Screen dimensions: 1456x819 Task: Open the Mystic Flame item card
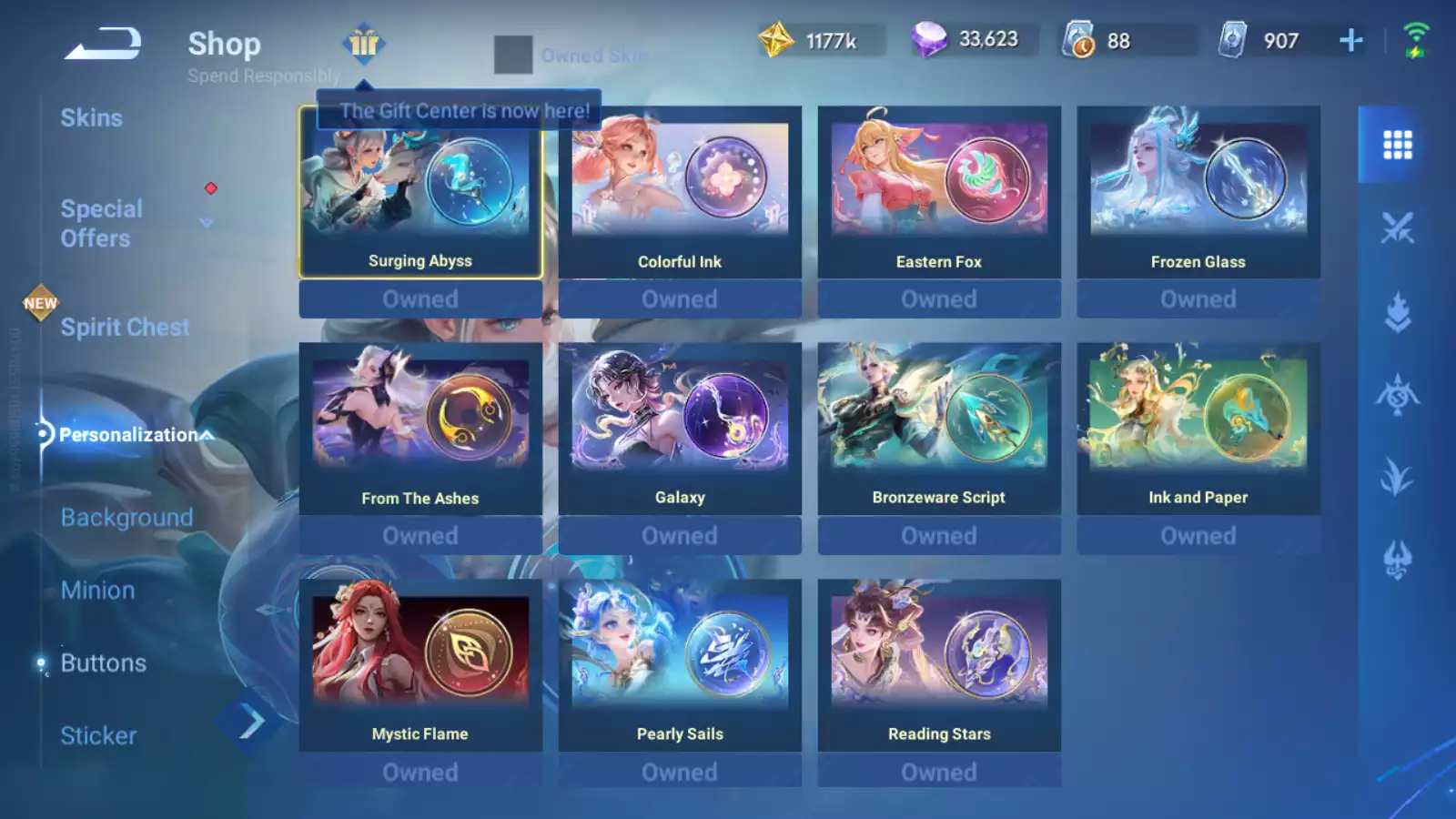tap(420, 665)
